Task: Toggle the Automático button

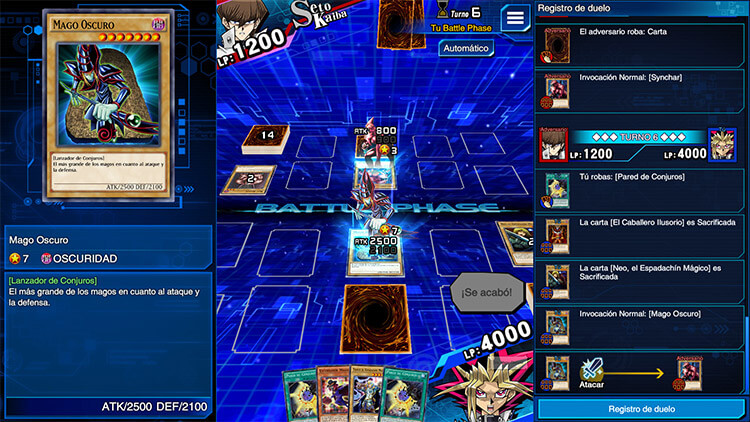Action: (x=466, y=47)
